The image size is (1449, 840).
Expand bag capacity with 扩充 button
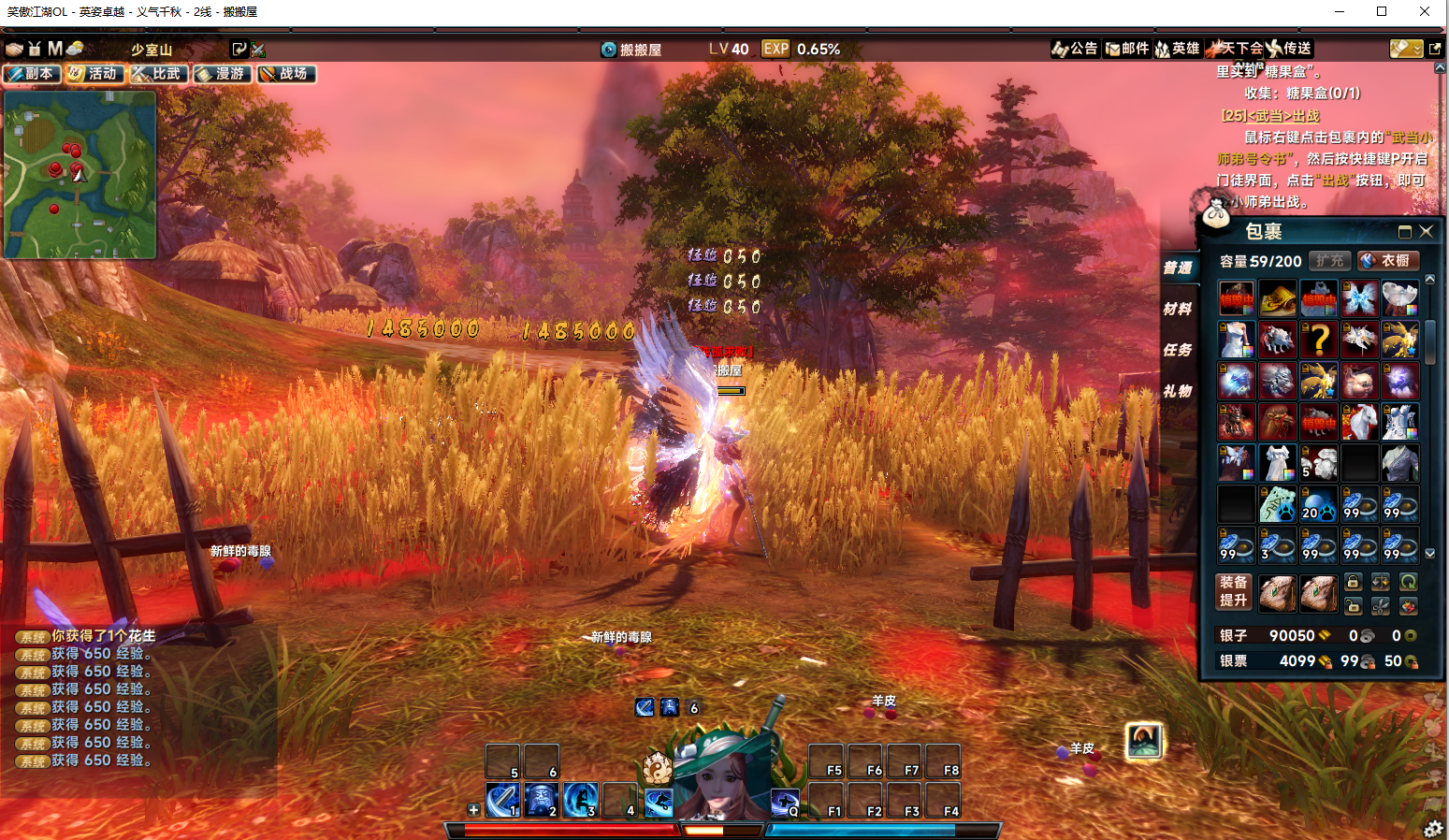(1329, 261)
